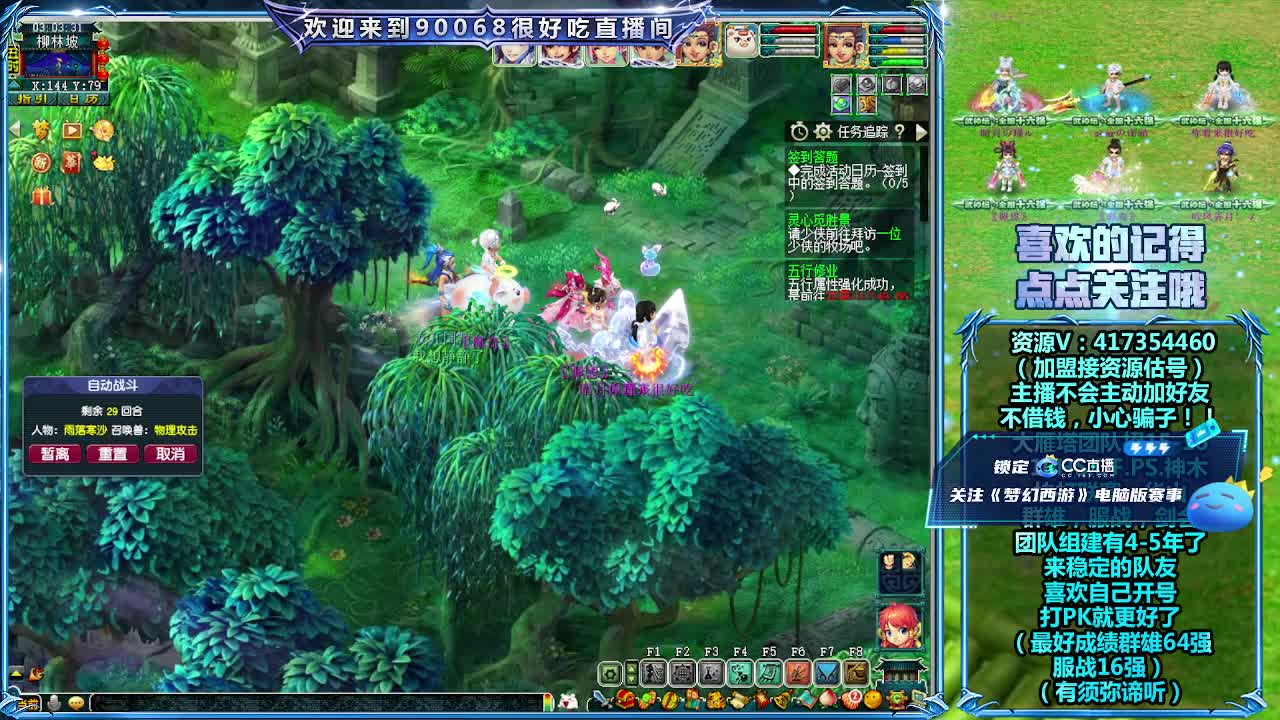Switch to the 日历 tab below the minimap

(83, 98)
